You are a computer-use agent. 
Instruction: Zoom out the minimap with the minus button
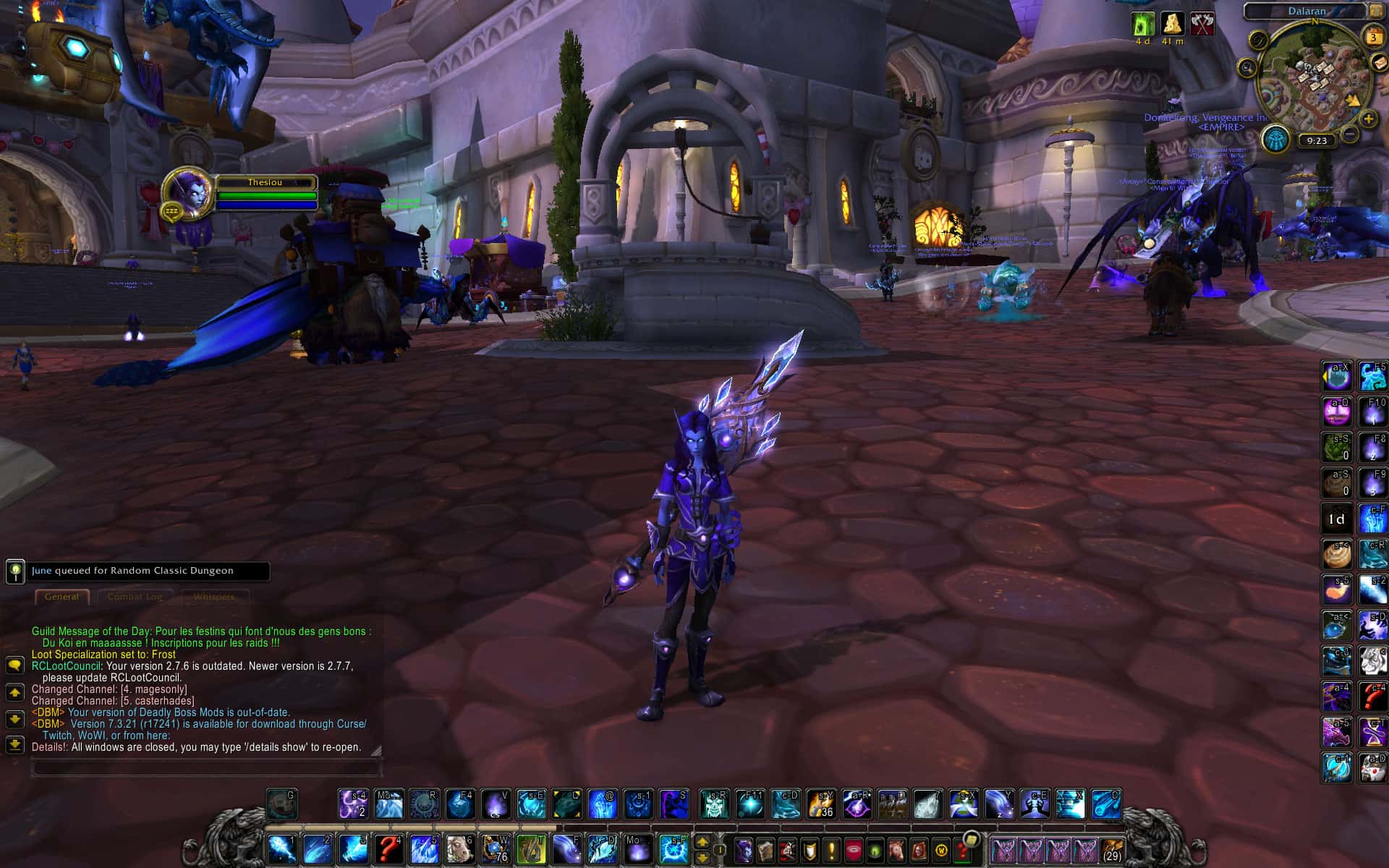click(x=1351, y=133)
